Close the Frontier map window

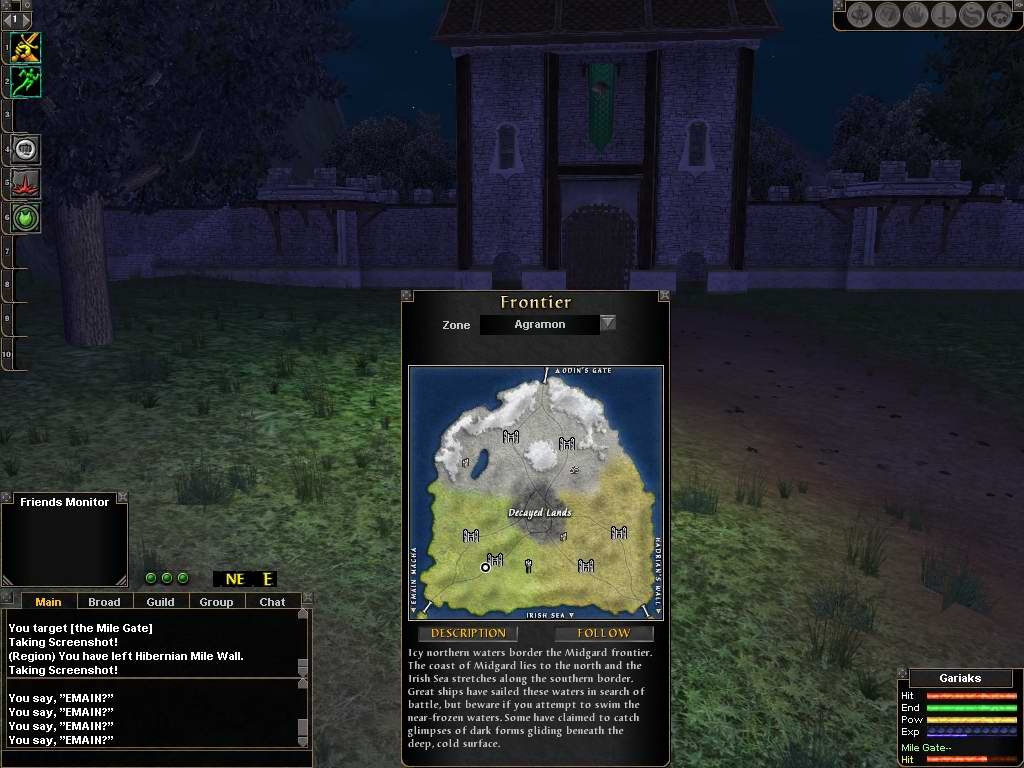[x=664, y=295]
